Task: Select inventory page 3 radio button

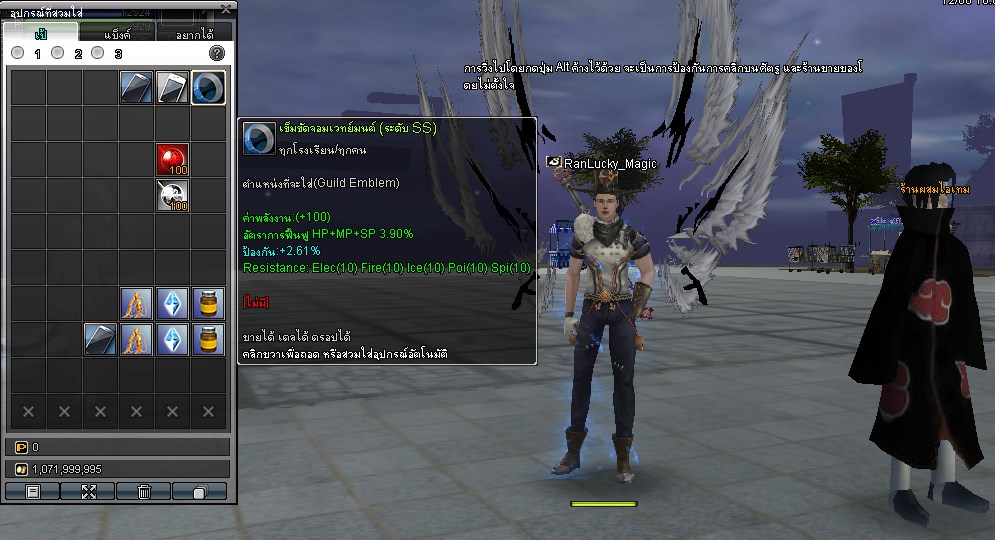Action: (99, 53)
